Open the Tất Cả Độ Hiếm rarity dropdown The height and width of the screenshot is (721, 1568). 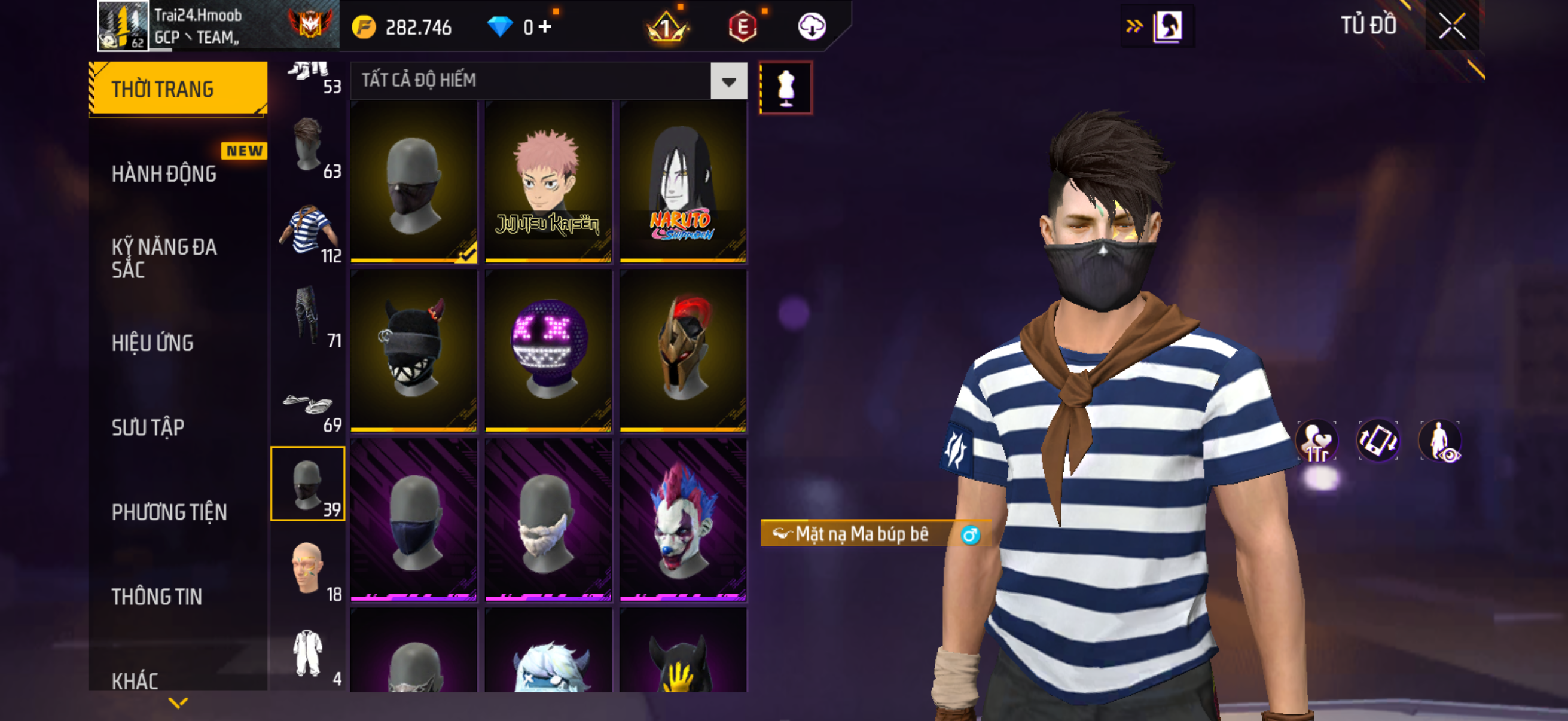[x=728, y=81]
